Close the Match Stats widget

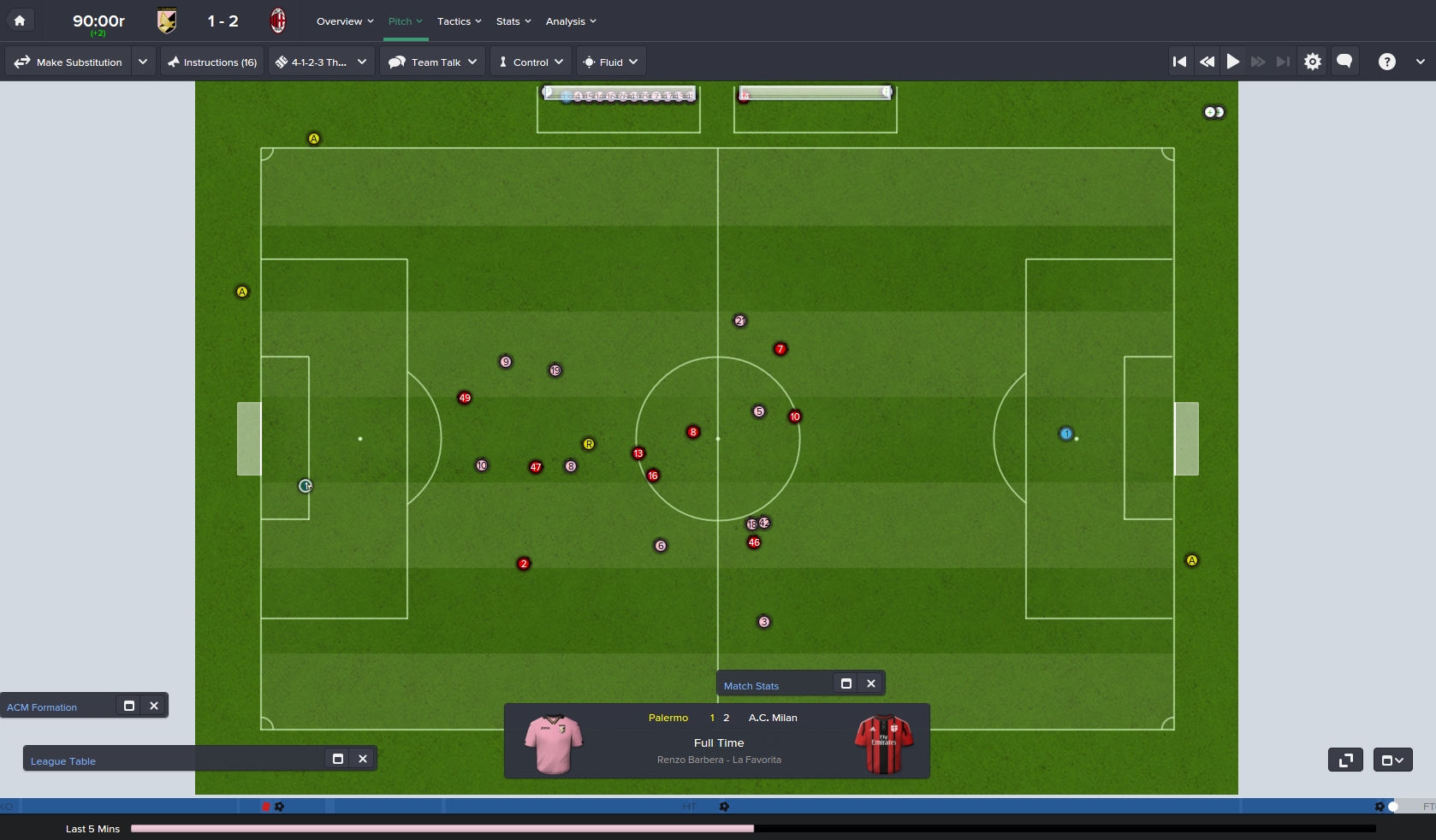pos(871,683)
